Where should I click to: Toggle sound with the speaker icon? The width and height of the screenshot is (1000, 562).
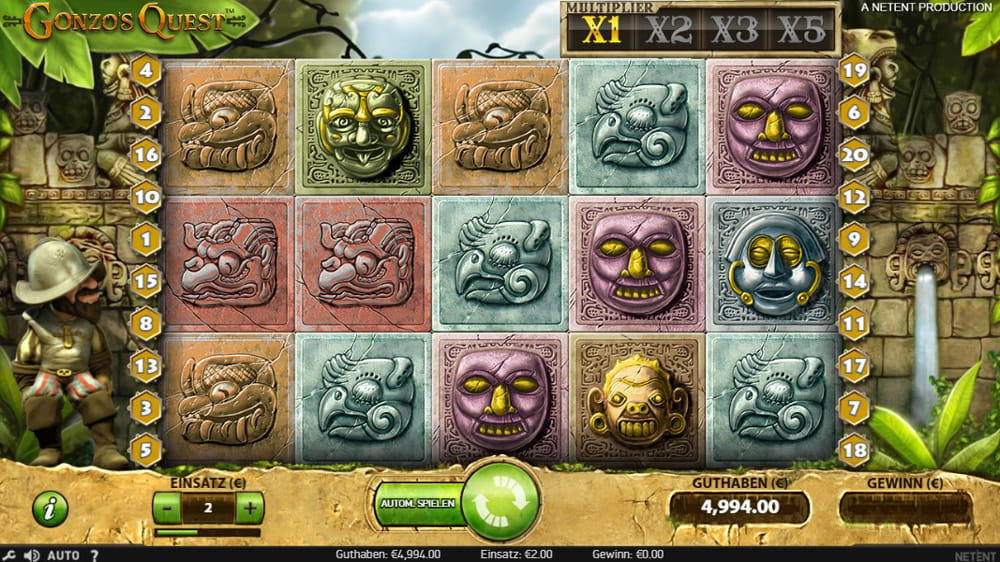pos(32,555)
